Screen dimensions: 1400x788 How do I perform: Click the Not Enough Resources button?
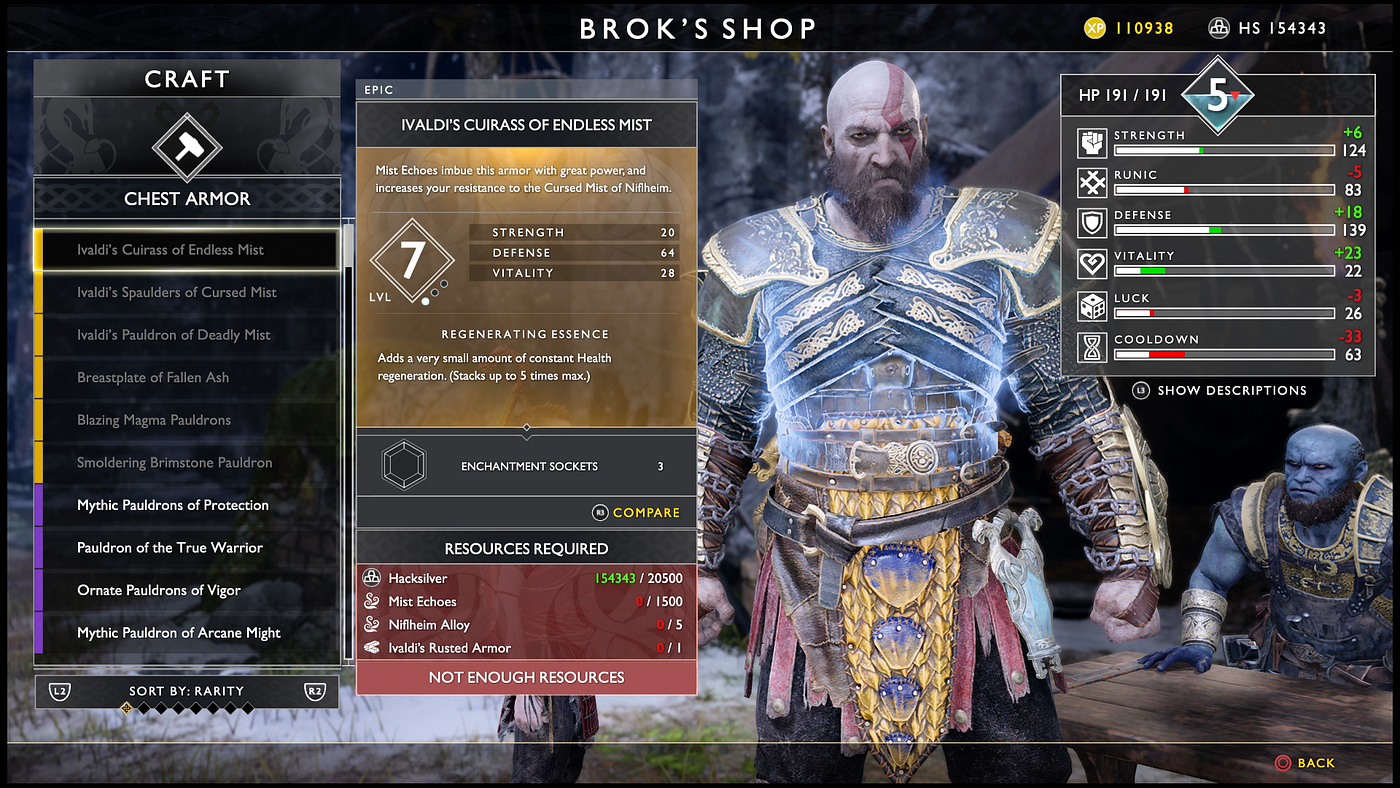[526, 677]
